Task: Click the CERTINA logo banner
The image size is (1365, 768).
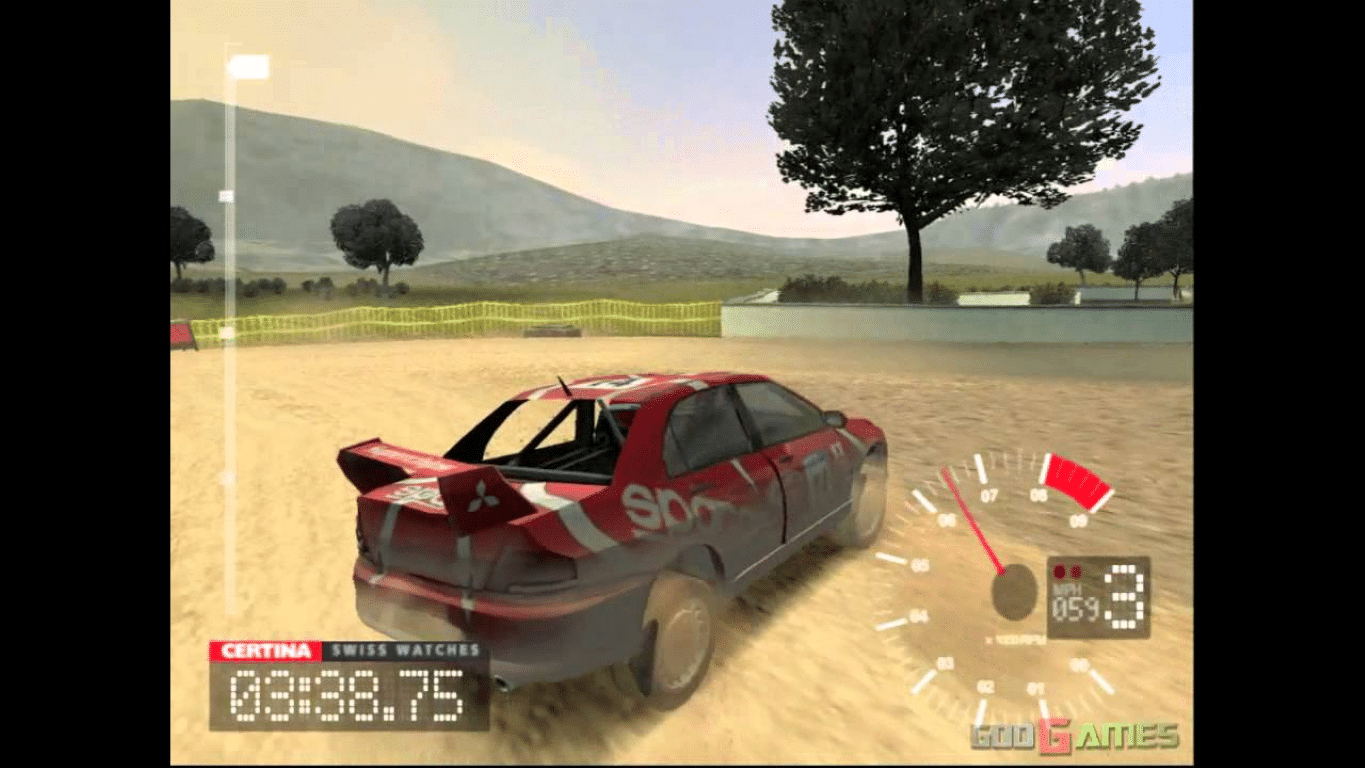Action: click(264, 650)
